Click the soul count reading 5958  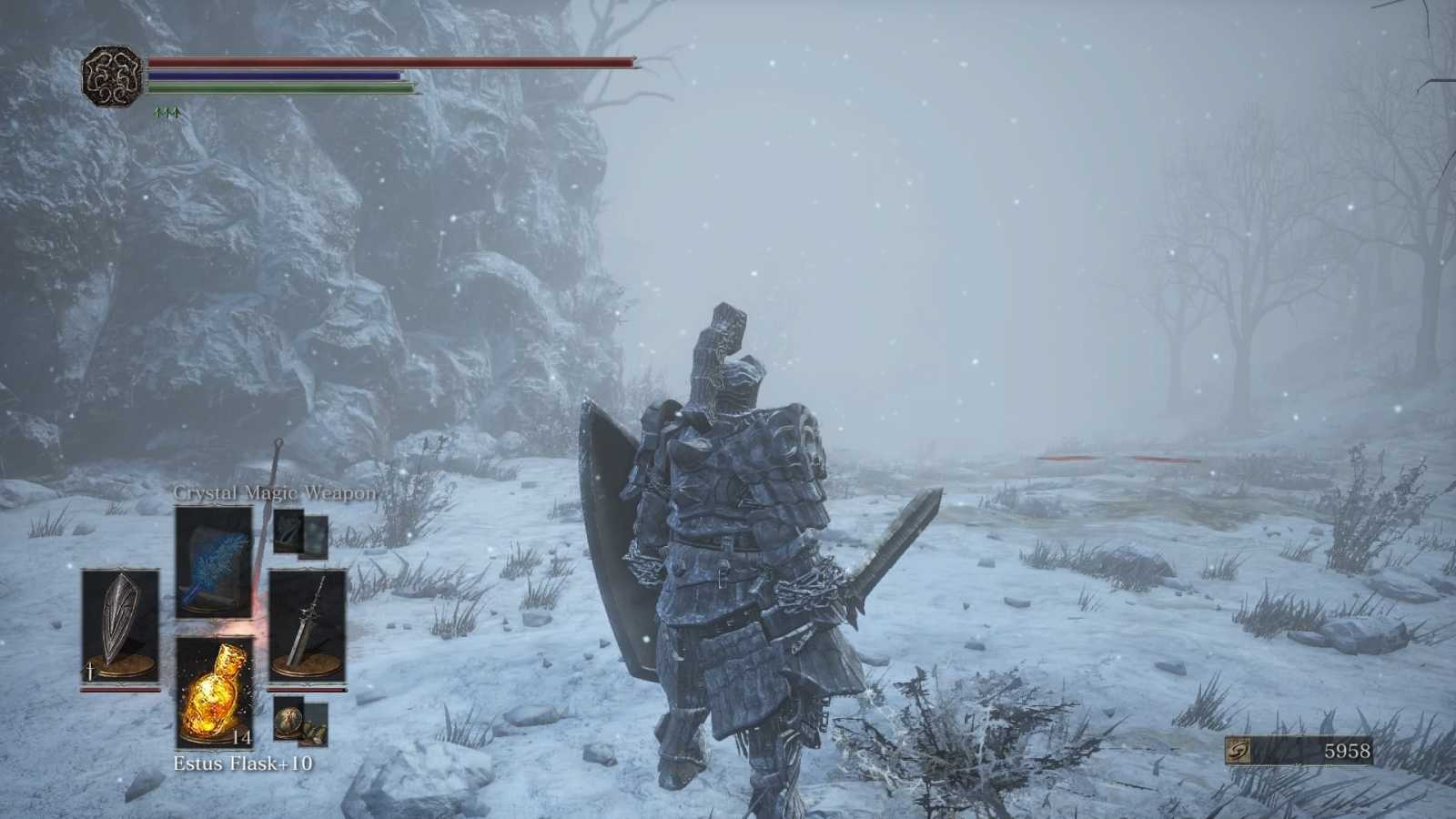tap(1349, 752)
